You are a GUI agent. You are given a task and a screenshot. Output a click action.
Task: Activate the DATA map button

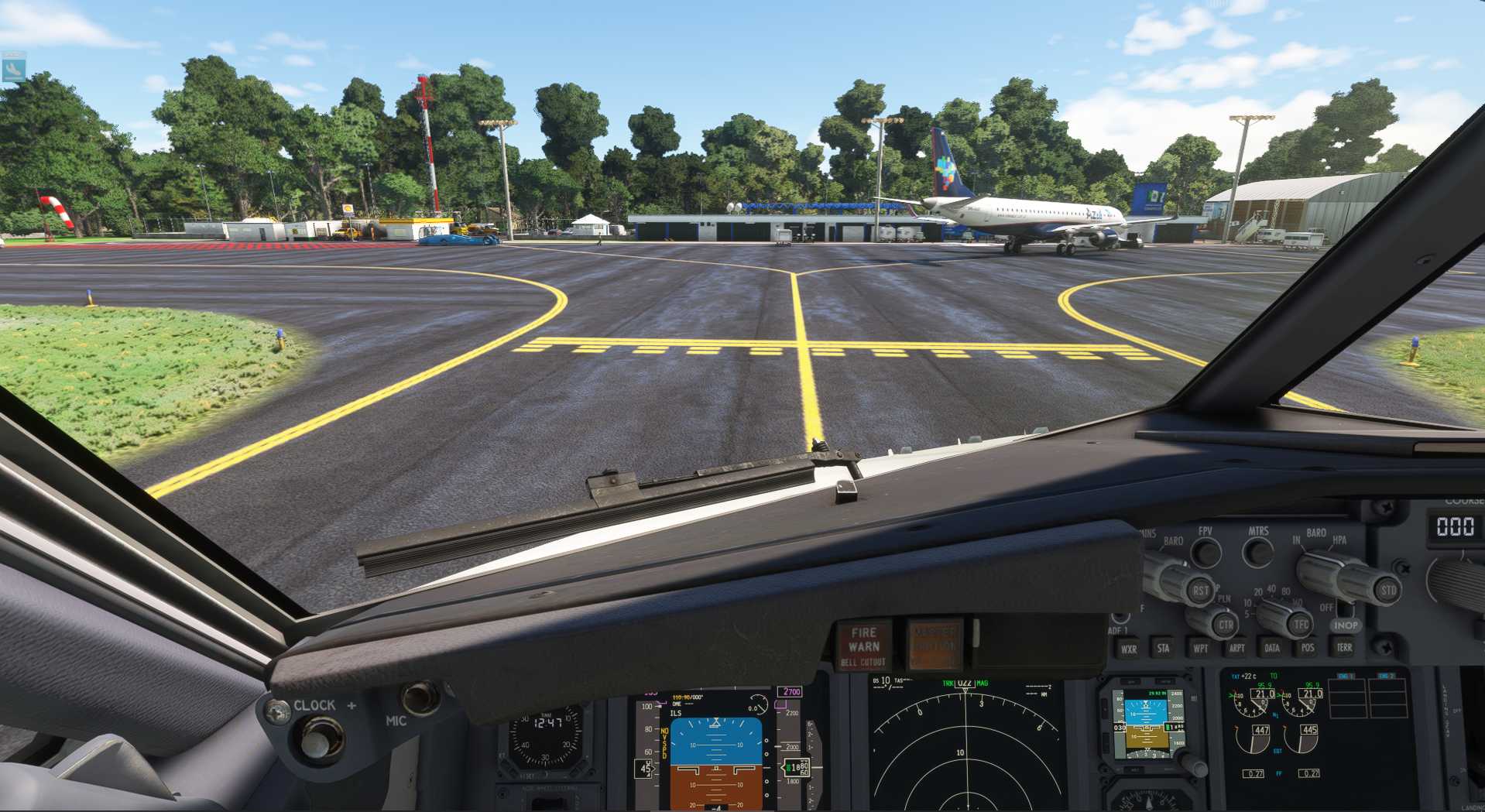(1272, 648)
